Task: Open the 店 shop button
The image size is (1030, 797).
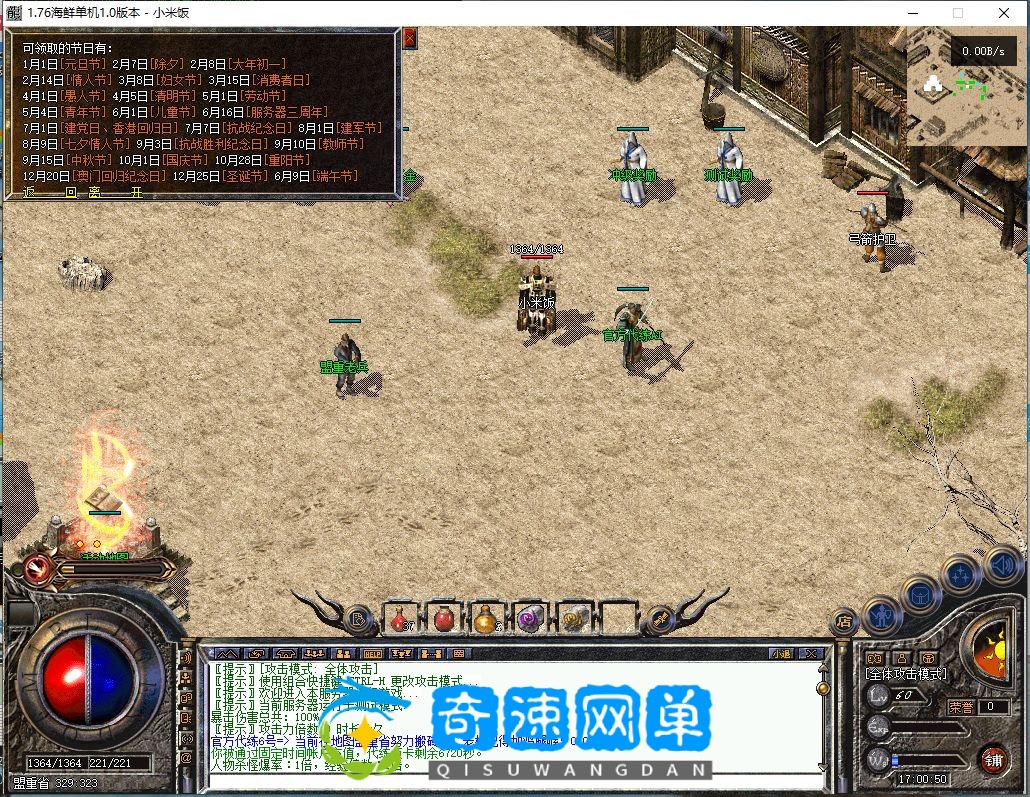Action: 845,621
